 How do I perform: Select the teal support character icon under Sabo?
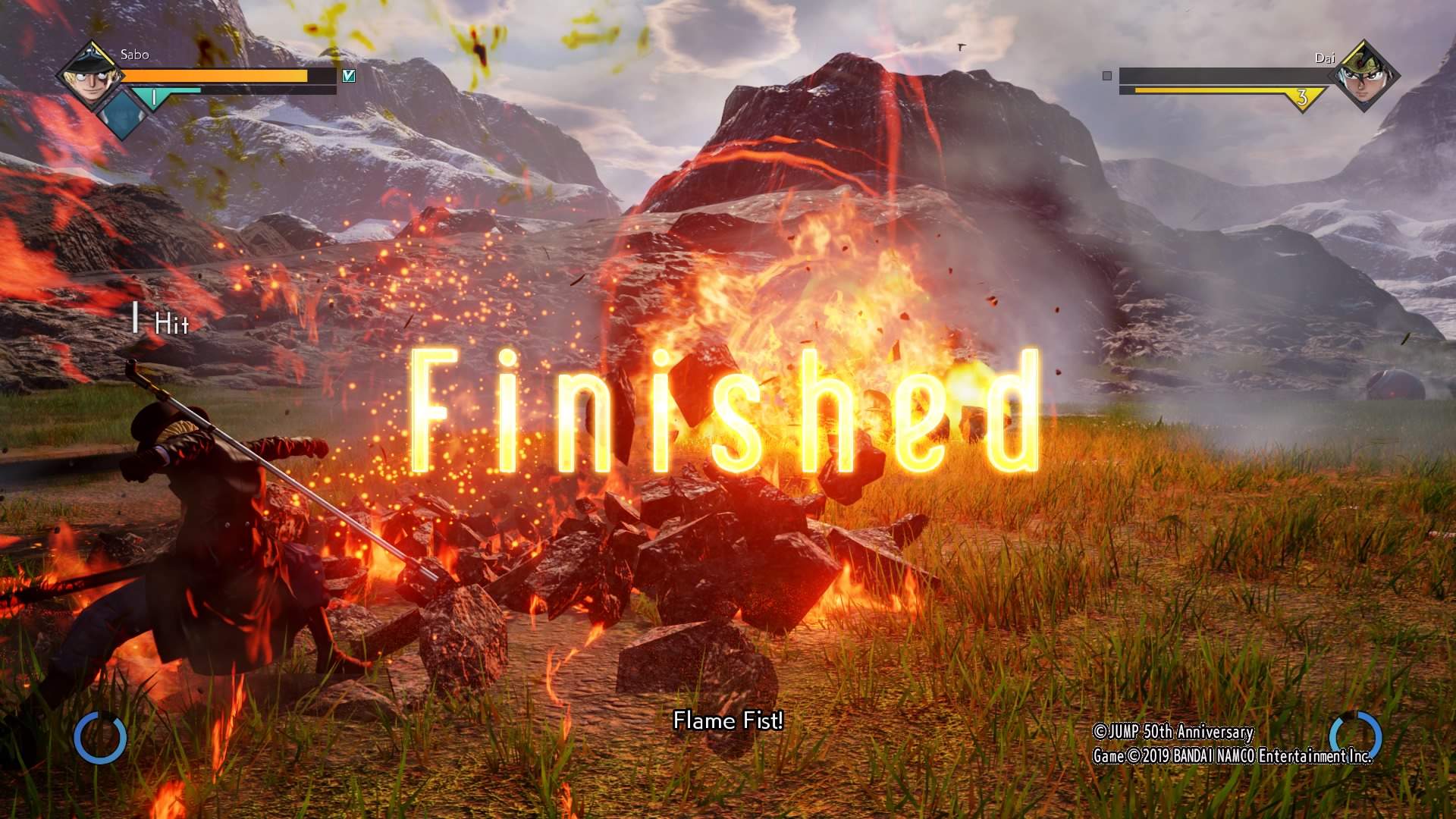123,114
